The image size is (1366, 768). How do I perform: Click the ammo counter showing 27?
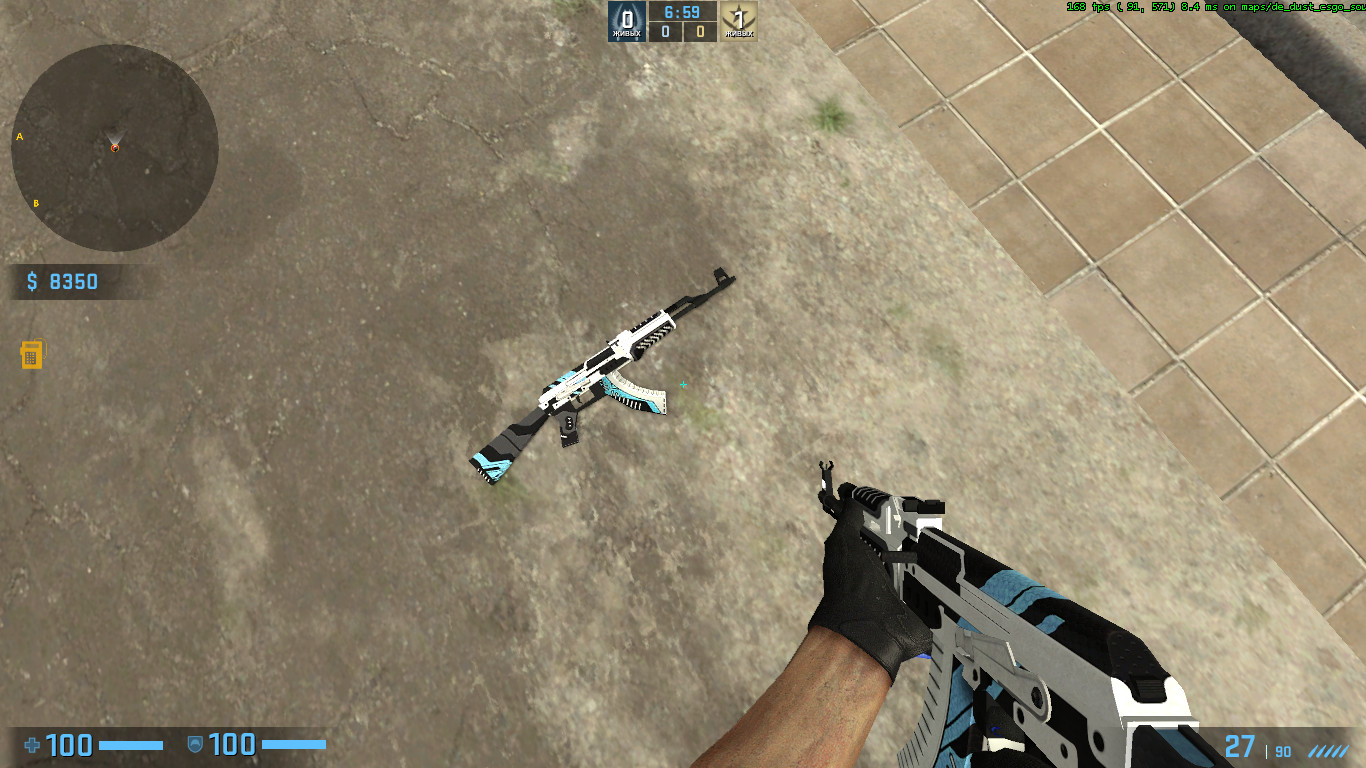pos(1238,745)
